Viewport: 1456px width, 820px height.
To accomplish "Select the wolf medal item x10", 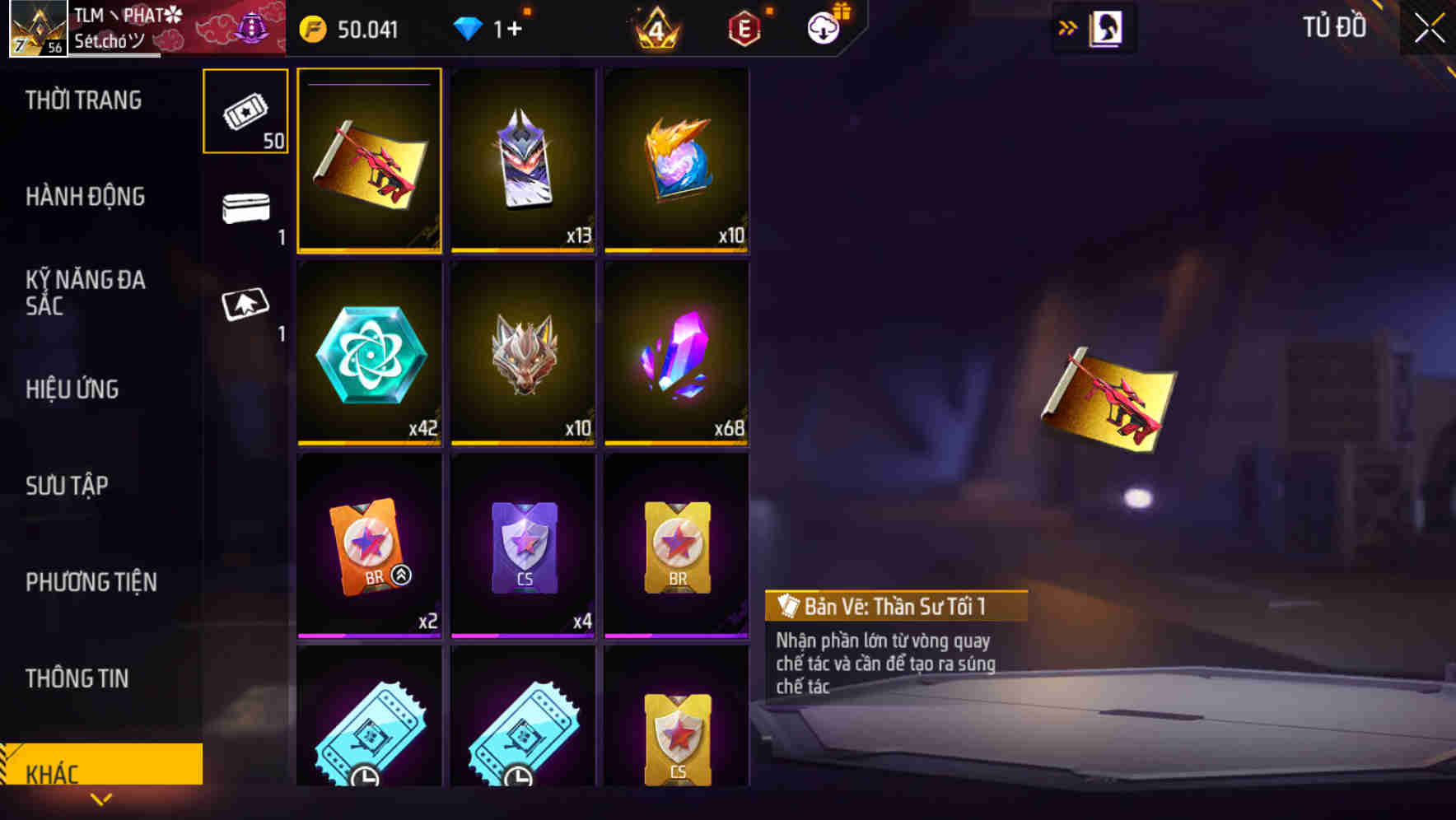I will pyautogui.click(x=522, y=354).
